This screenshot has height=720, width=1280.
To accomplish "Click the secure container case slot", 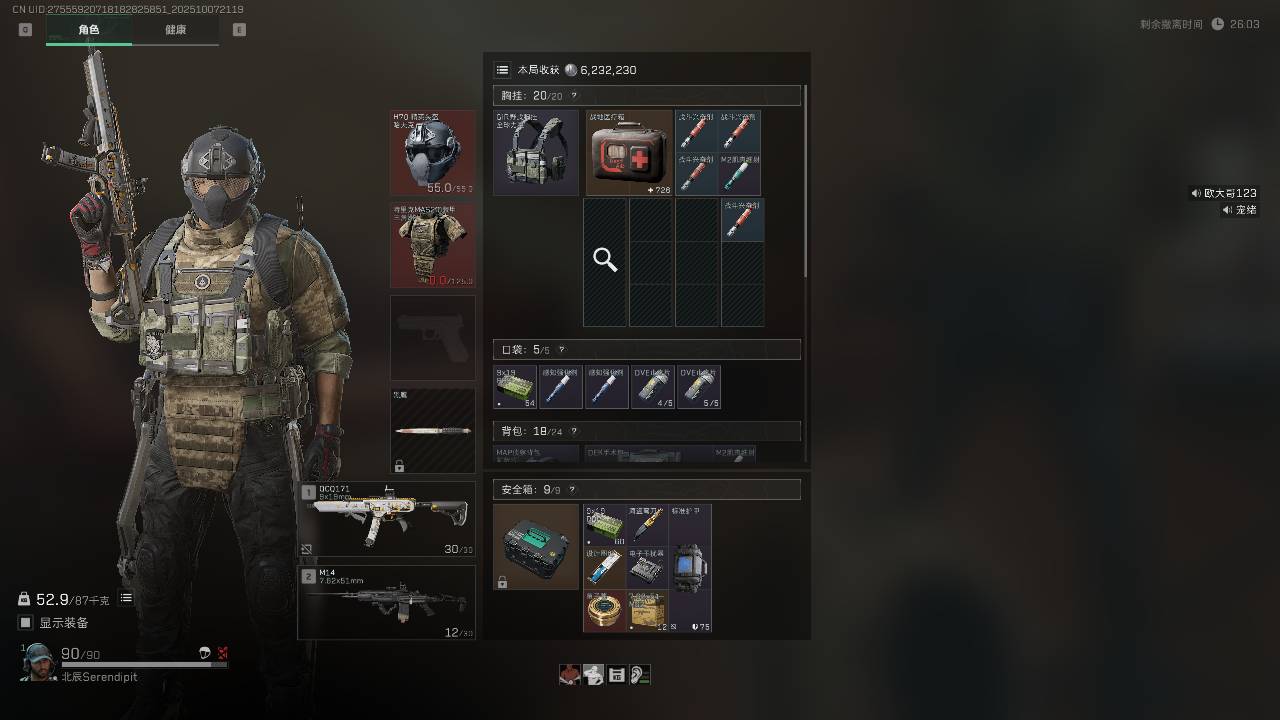I will coord(536,546).
